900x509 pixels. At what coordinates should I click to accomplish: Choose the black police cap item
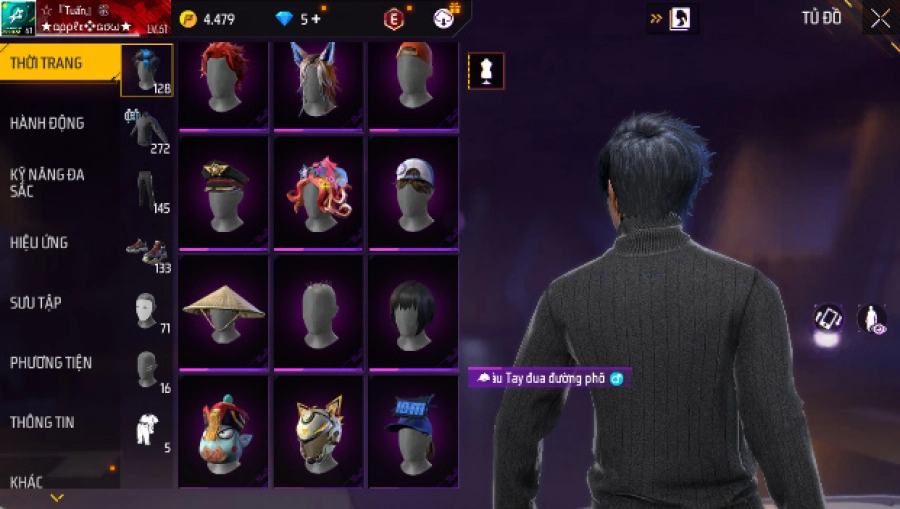pos(223,192)
